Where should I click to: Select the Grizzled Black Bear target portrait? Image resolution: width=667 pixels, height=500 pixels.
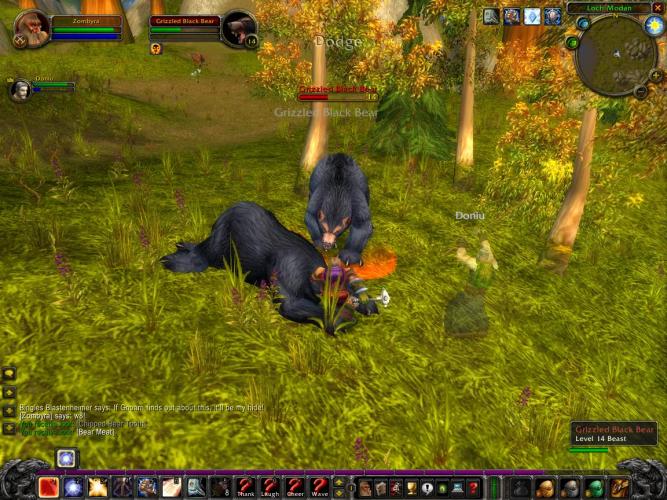[x=238, y=28]
